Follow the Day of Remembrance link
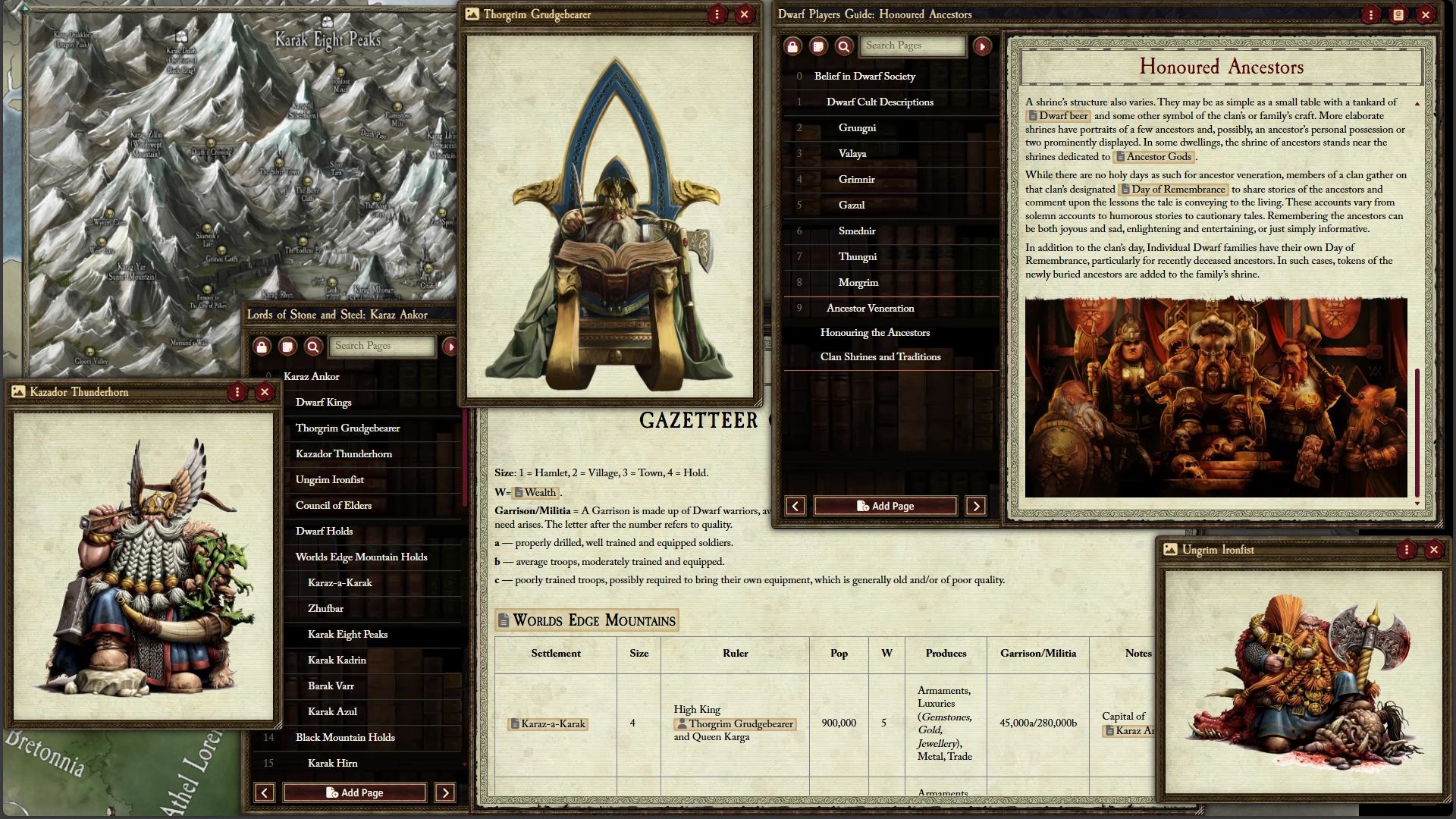 [1173, 190]
